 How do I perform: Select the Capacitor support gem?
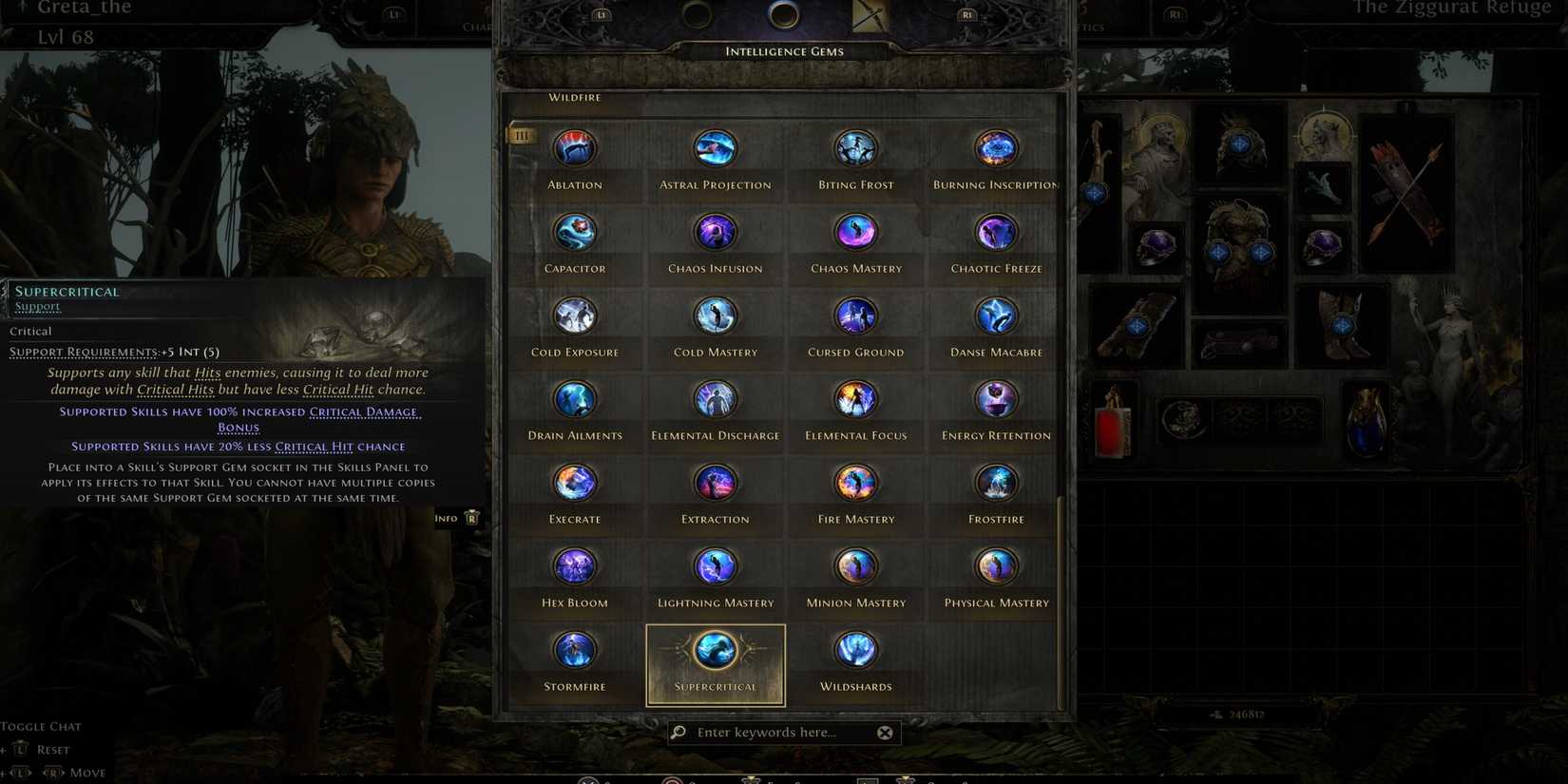pyautogui.click(x=574, y=232)
